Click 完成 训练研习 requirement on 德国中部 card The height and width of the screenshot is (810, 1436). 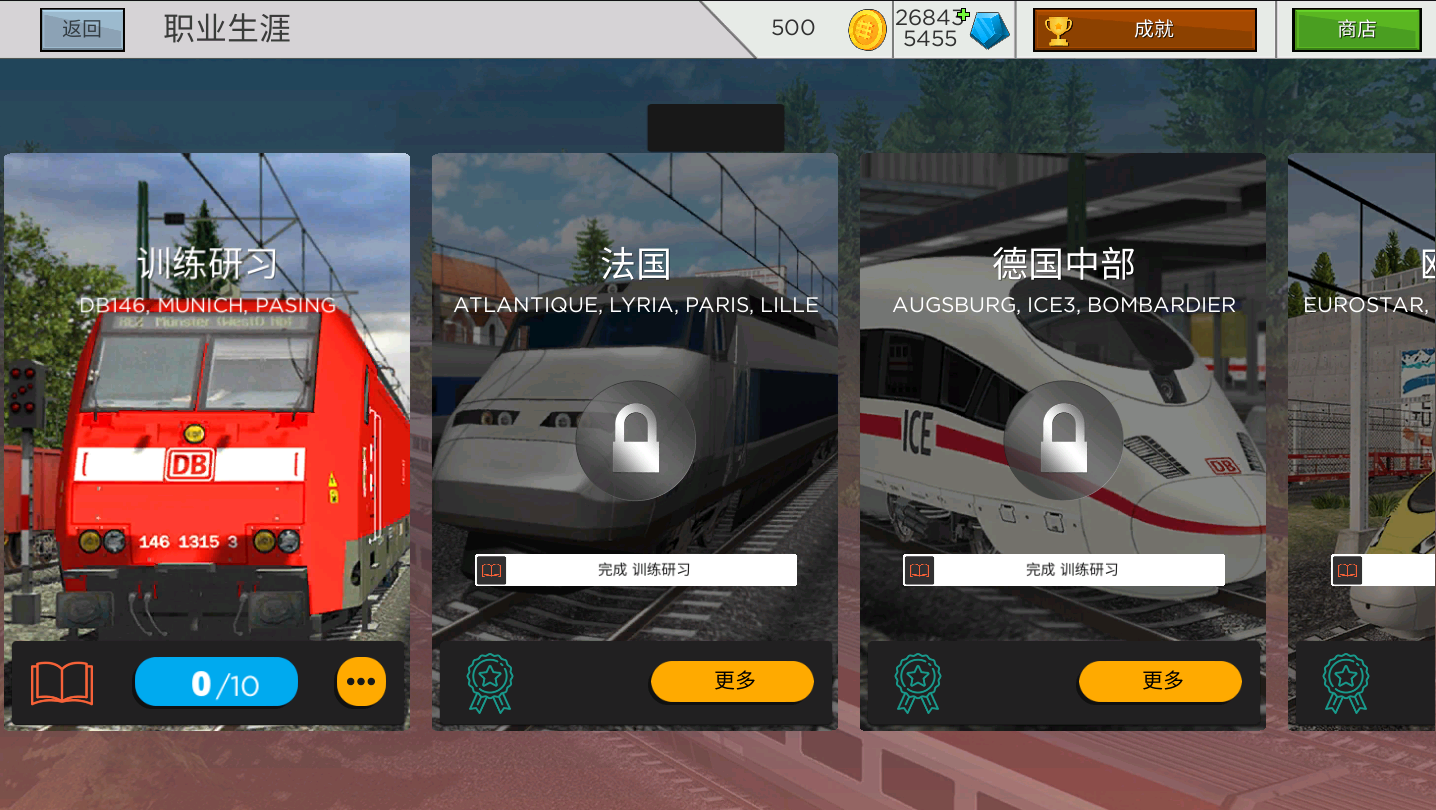tap(1064, 570)
